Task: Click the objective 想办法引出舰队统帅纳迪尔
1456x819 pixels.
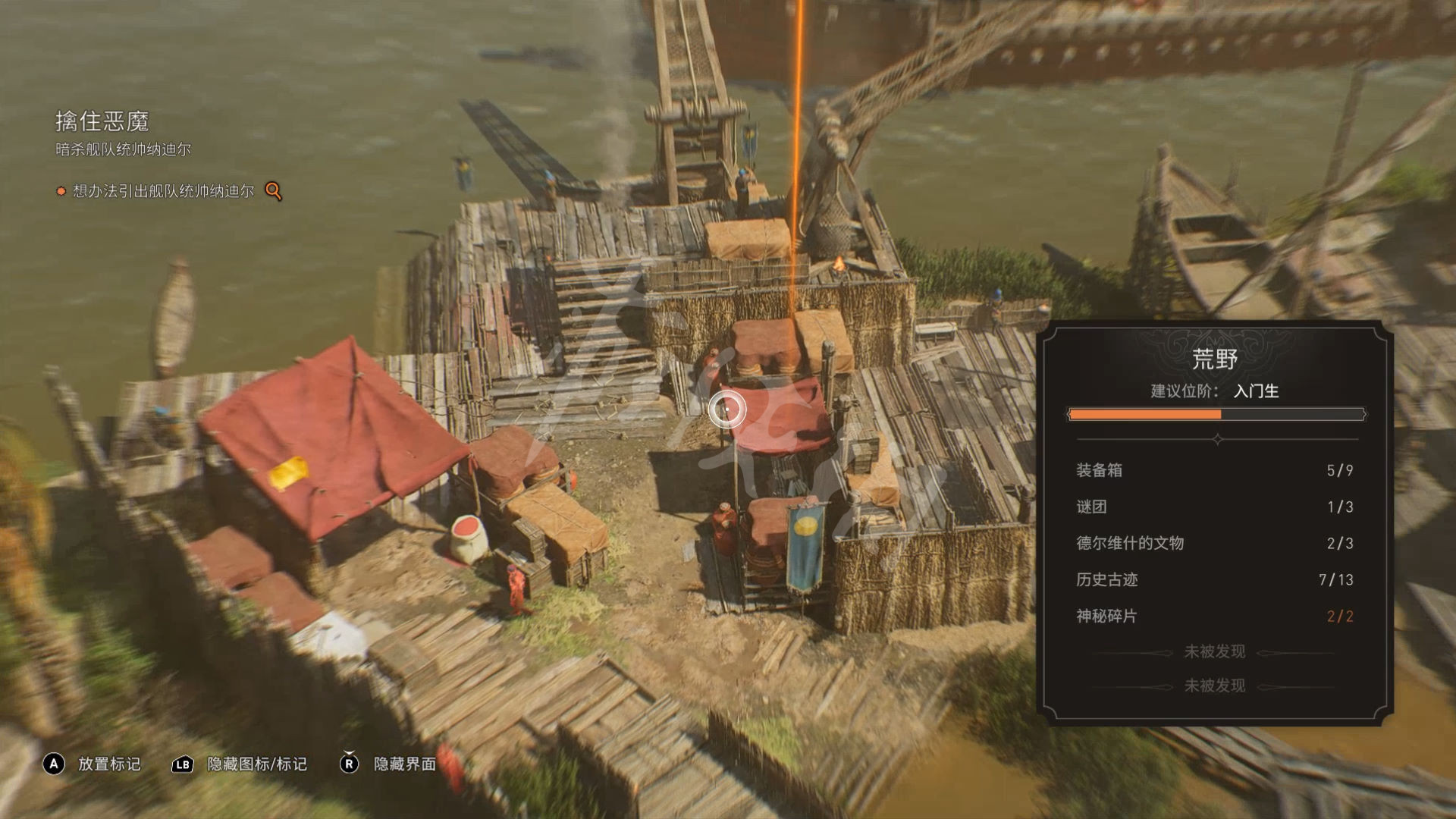Action: click(163, 191)
